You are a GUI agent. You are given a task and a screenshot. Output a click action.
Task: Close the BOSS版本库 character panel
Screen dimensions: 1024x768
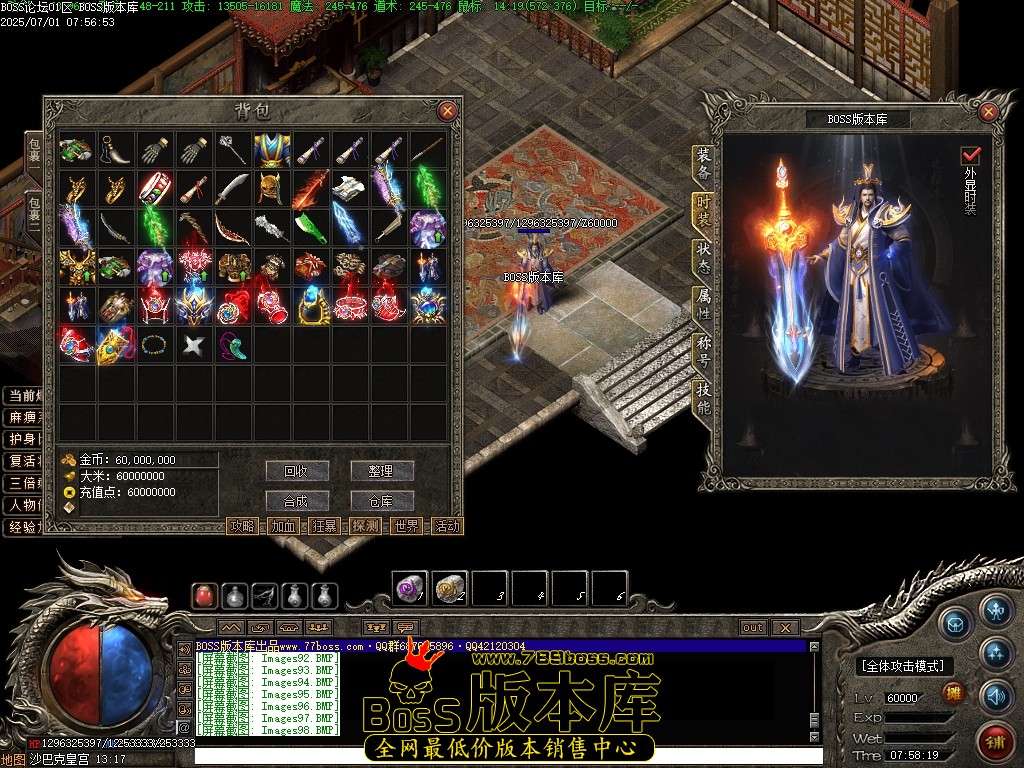pos(989,112)
